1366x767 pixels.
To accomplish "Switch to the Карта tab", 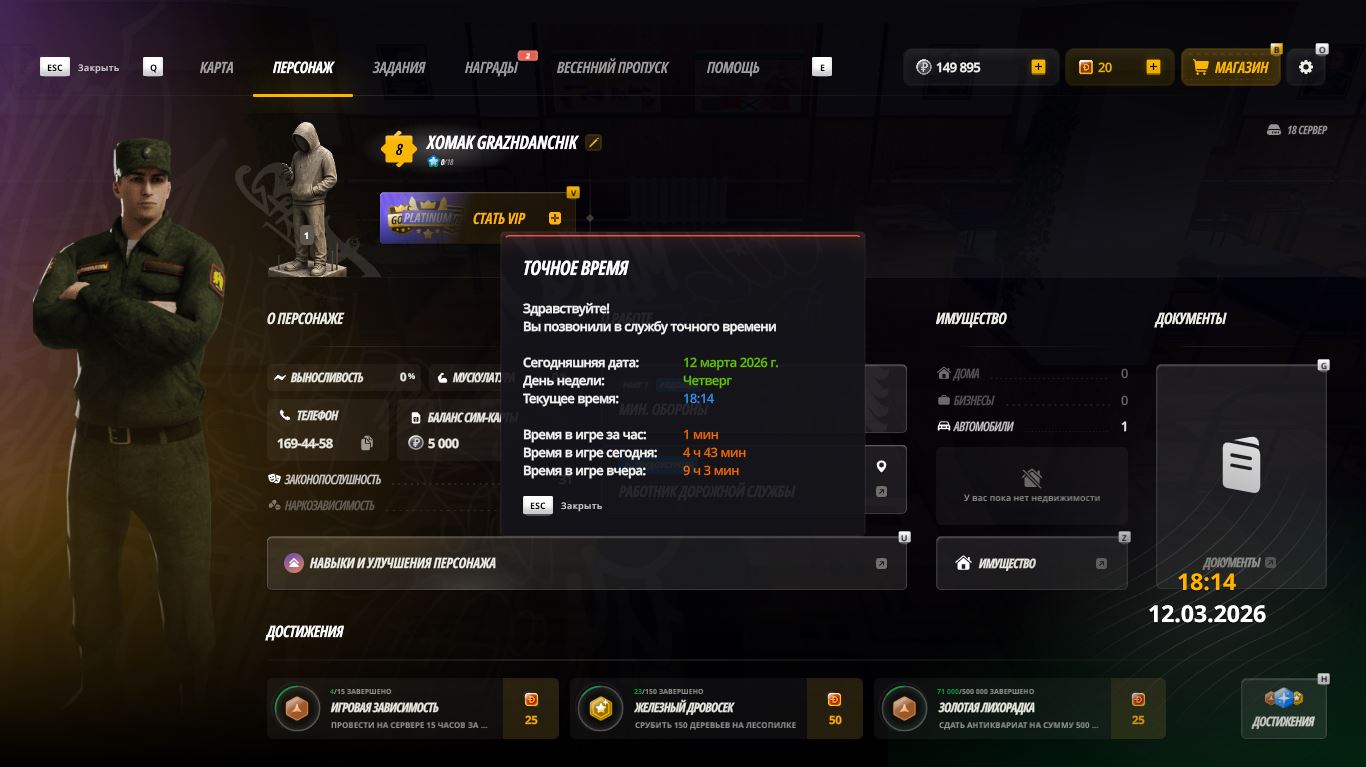I will click(x=216, y=68).
